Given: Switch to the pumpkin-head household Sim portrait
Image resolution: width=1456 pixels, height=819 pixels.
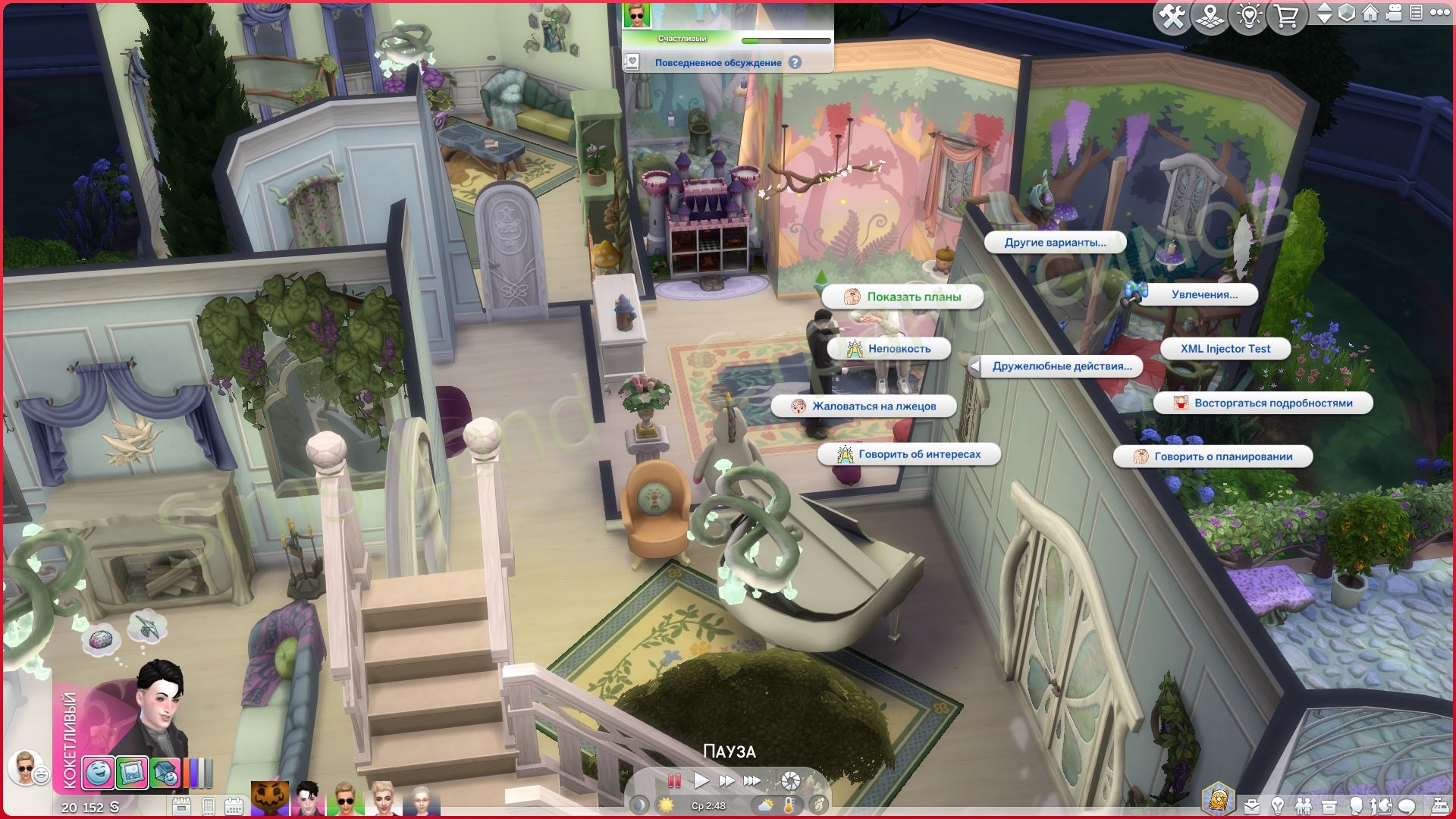Looking at the screenshot, I should point(270,799).
